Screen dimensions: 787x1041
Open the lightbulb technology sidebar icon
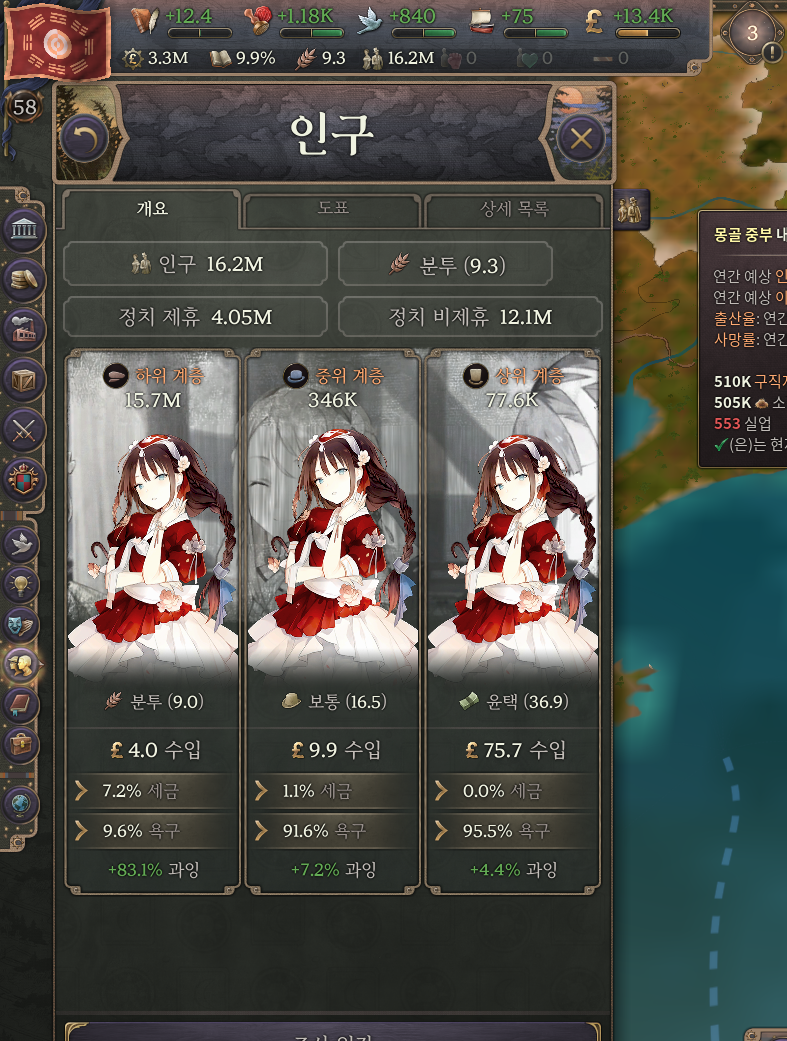pyautogui.click(x=21, y=584)
